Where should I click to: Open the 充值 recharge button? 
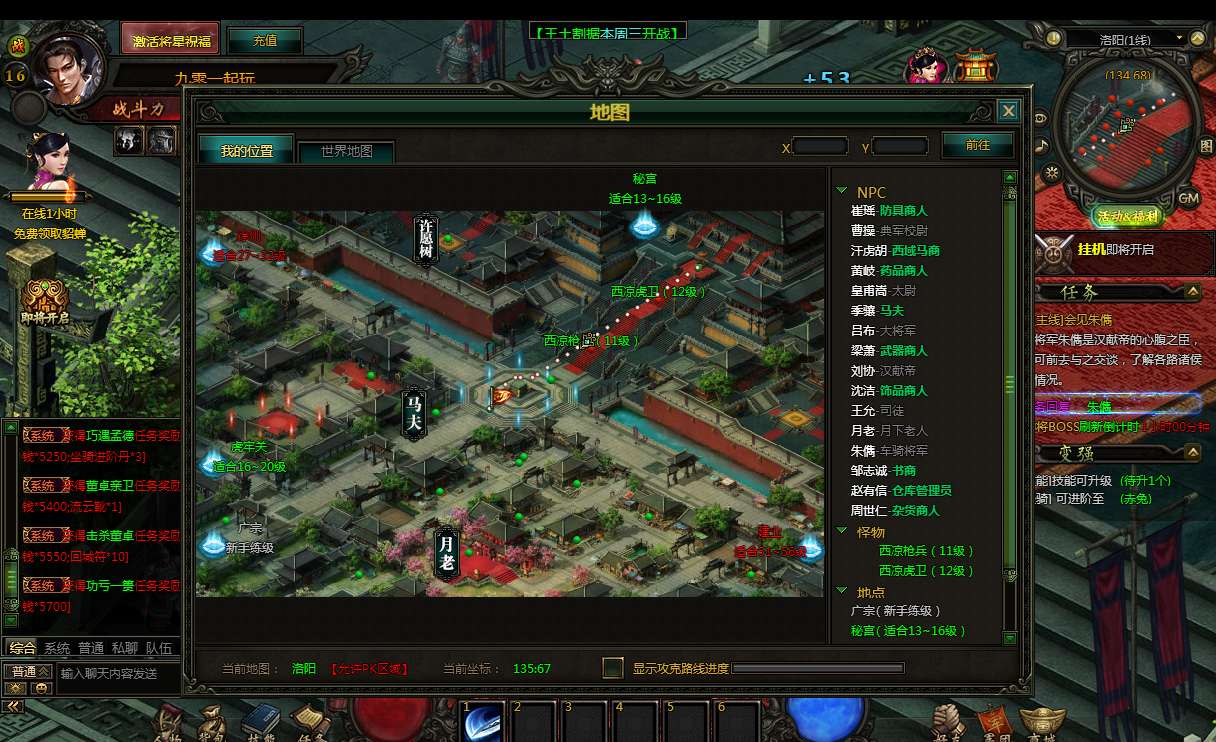tap(265, 41)
